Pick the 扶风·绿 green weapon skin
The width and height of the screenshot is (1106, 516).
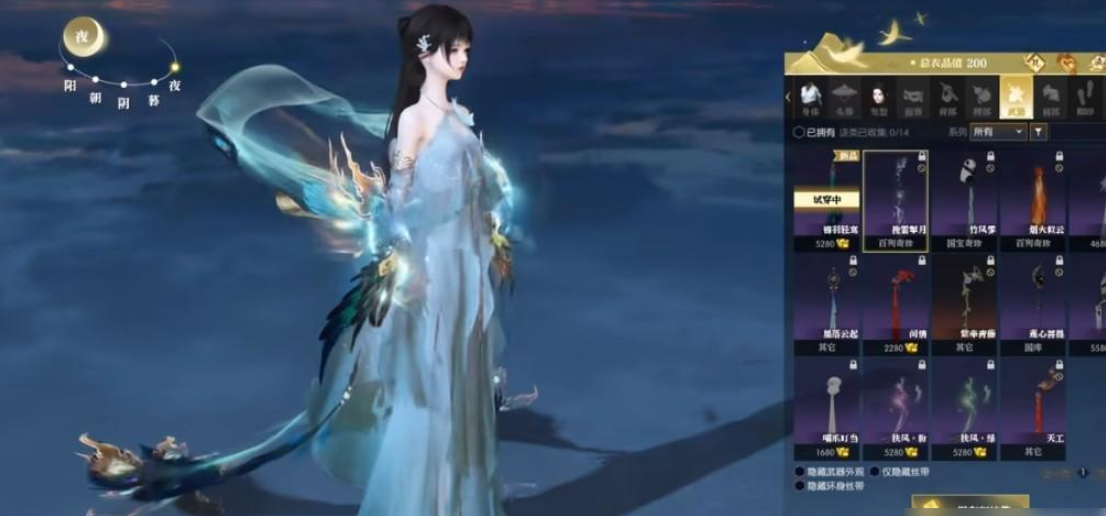point(964,408)
